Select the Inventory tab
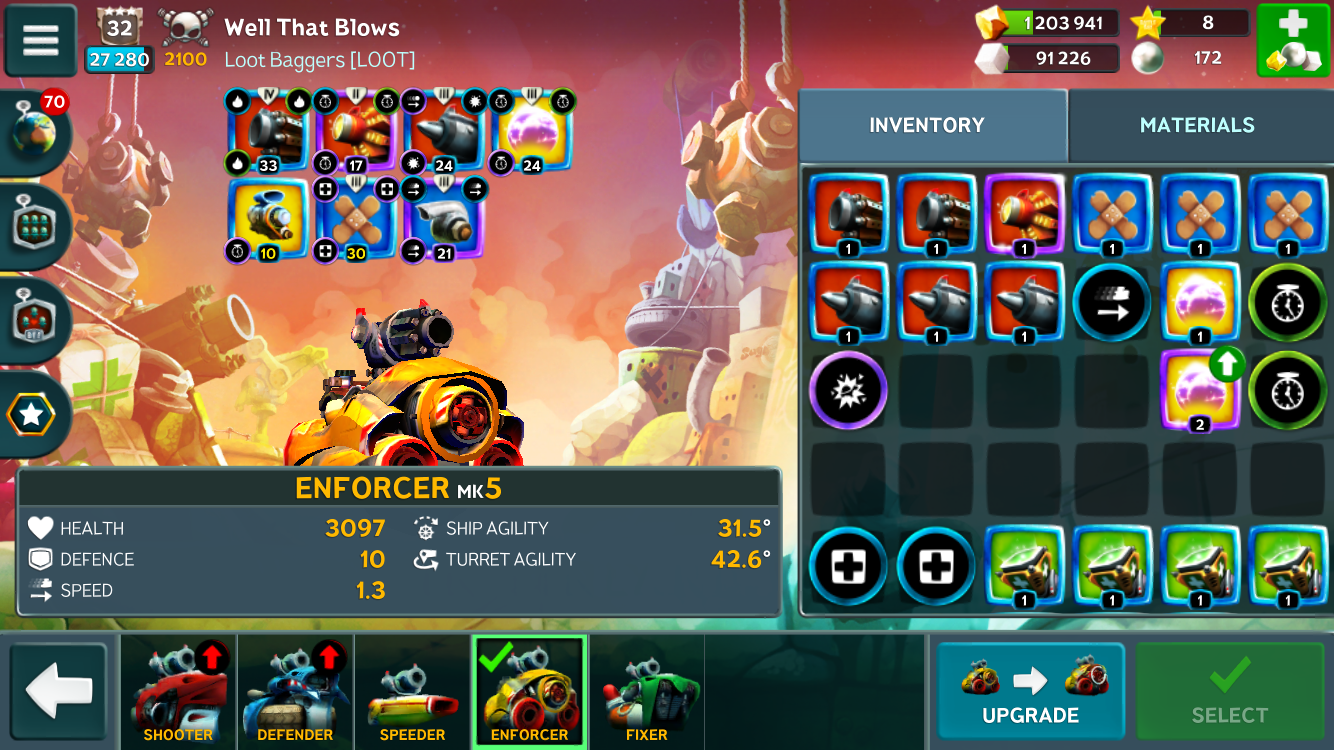The width and height of the screenshot is (1334, 750). pyautogui.click(x=926, y=125)
